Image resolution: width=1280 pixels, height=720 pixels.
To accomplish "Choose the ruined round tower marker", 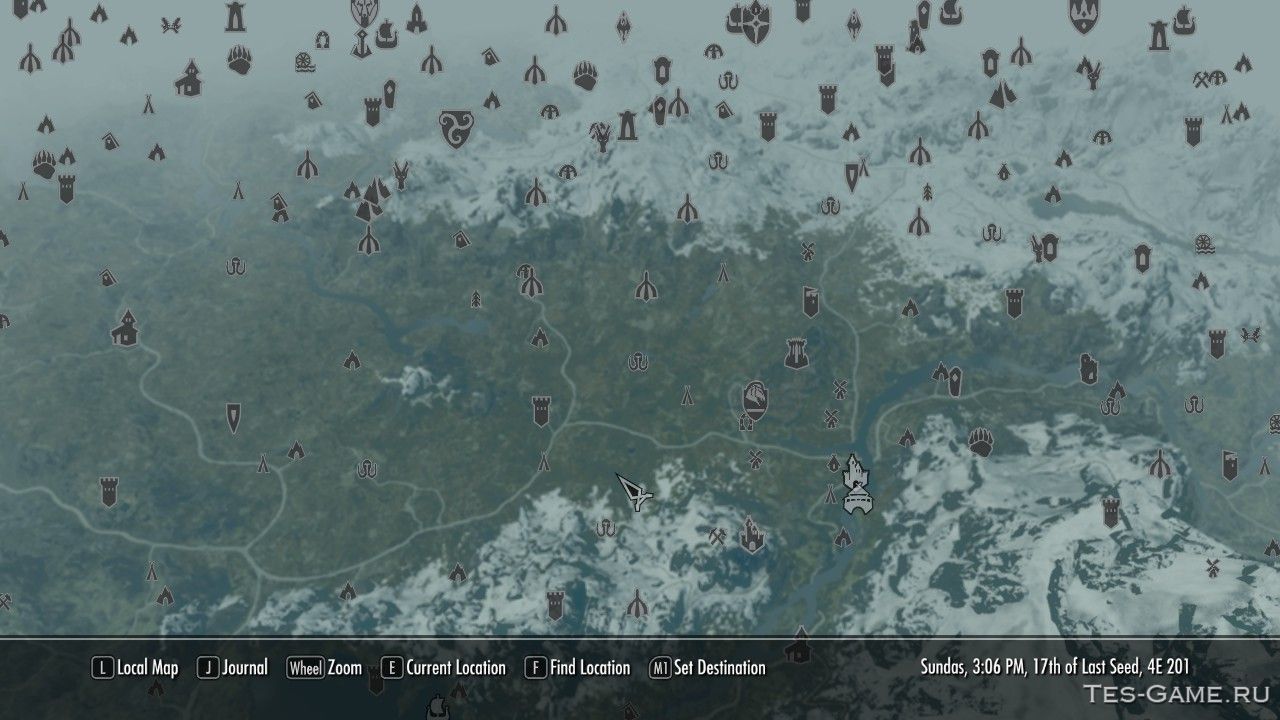I will (797, 352).
